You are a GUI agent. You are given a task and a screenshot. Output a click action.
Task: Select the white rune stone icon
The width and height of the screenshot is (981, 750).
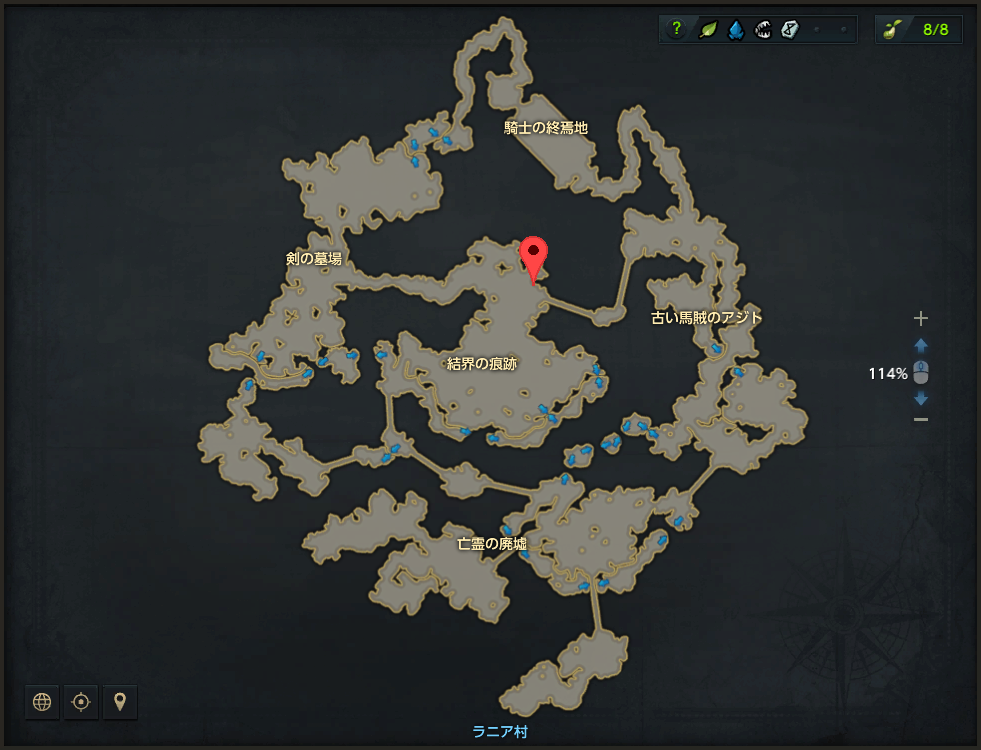pyautogui.click(x=790, y=30)
